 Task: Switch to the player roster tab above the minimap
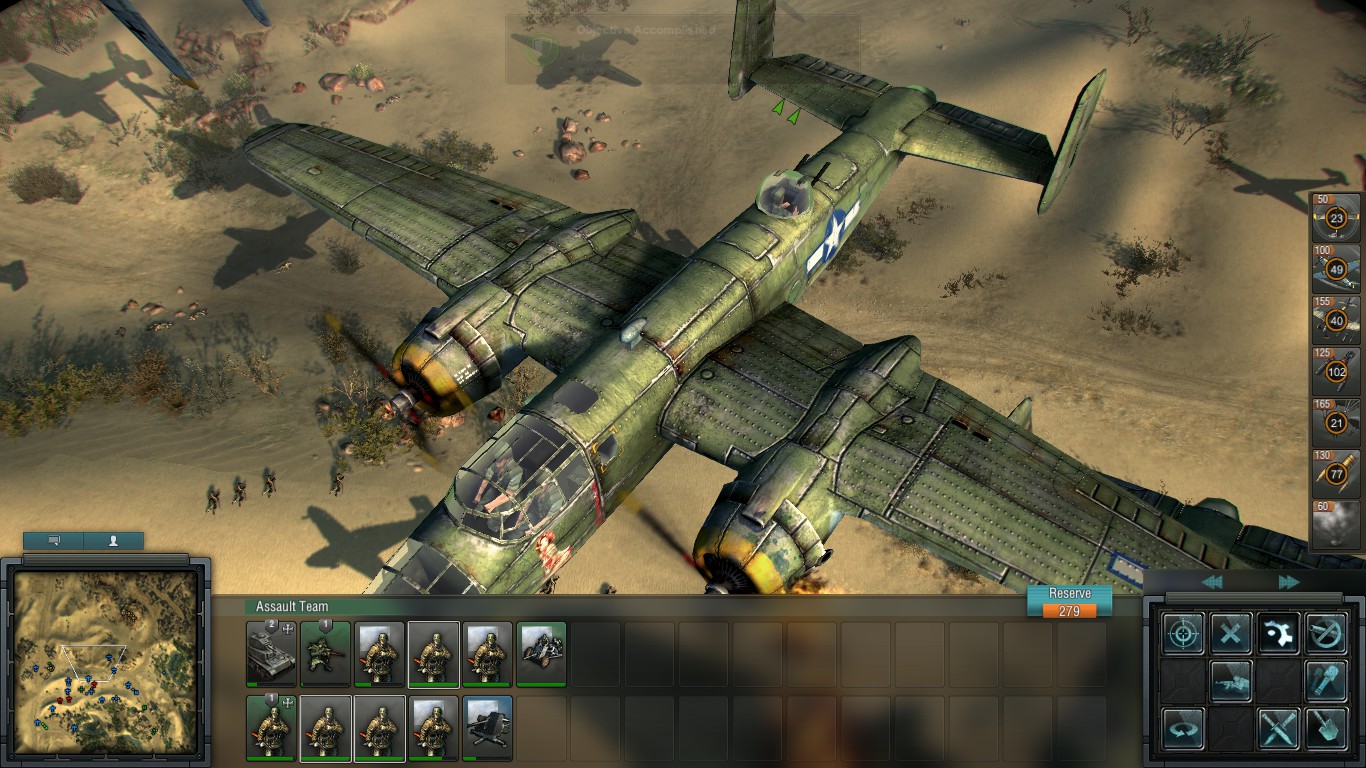click(x=113, y=541)
